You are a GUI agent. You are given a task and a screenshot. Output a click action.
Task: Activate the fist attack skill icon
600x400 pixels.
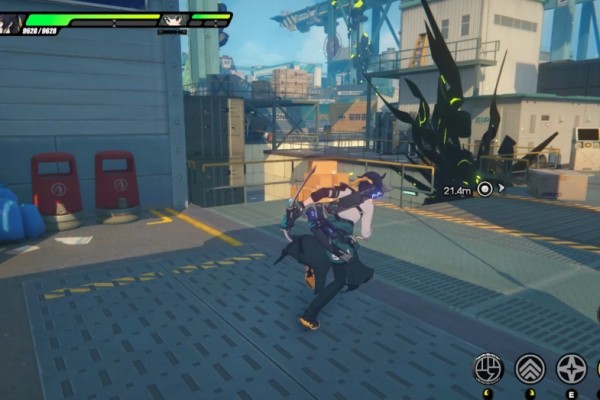tap(488, 368)
